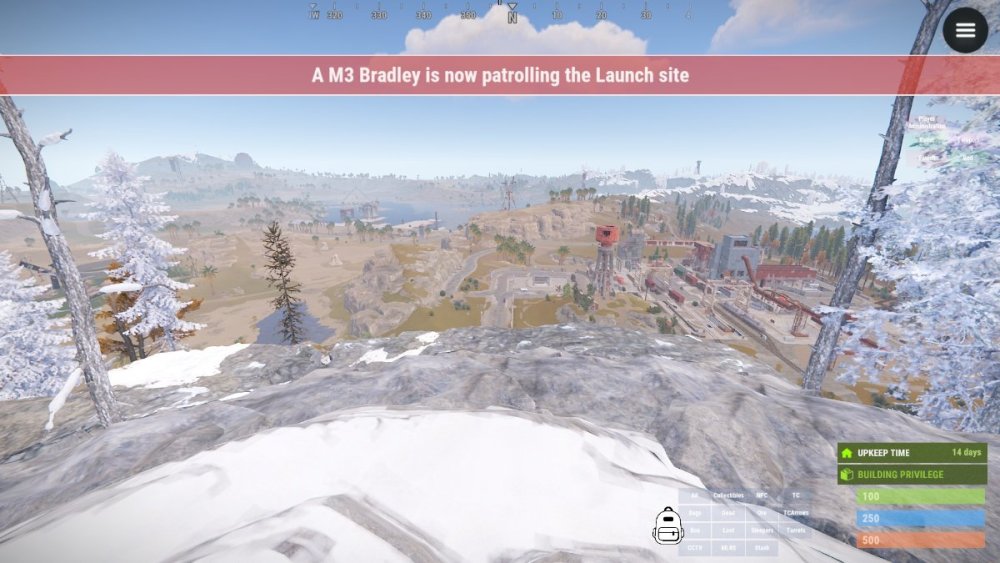Toggle the TC filter button
Viewport: 1000px width, 563px height.
click(x=796, y=496)
